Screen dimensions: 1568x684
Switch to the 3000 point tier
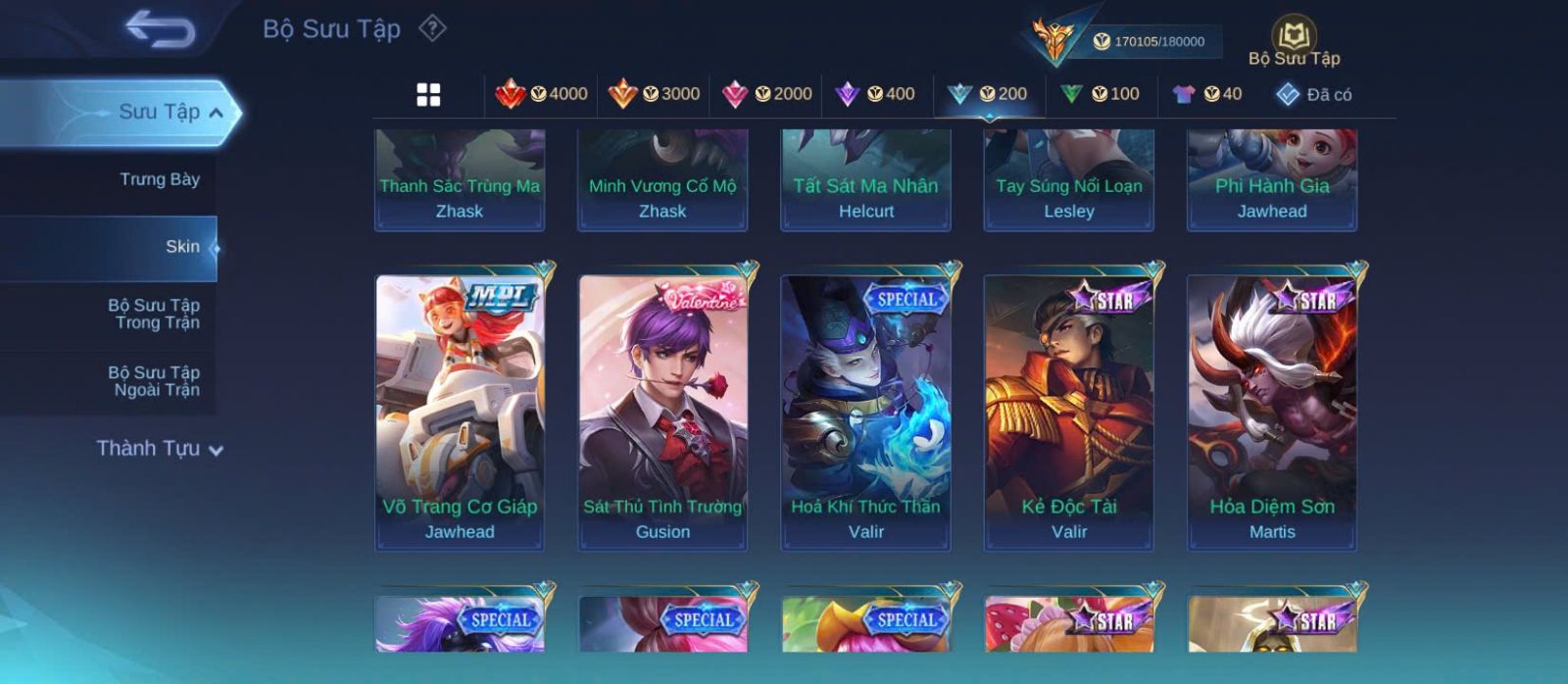click(654, 94)
